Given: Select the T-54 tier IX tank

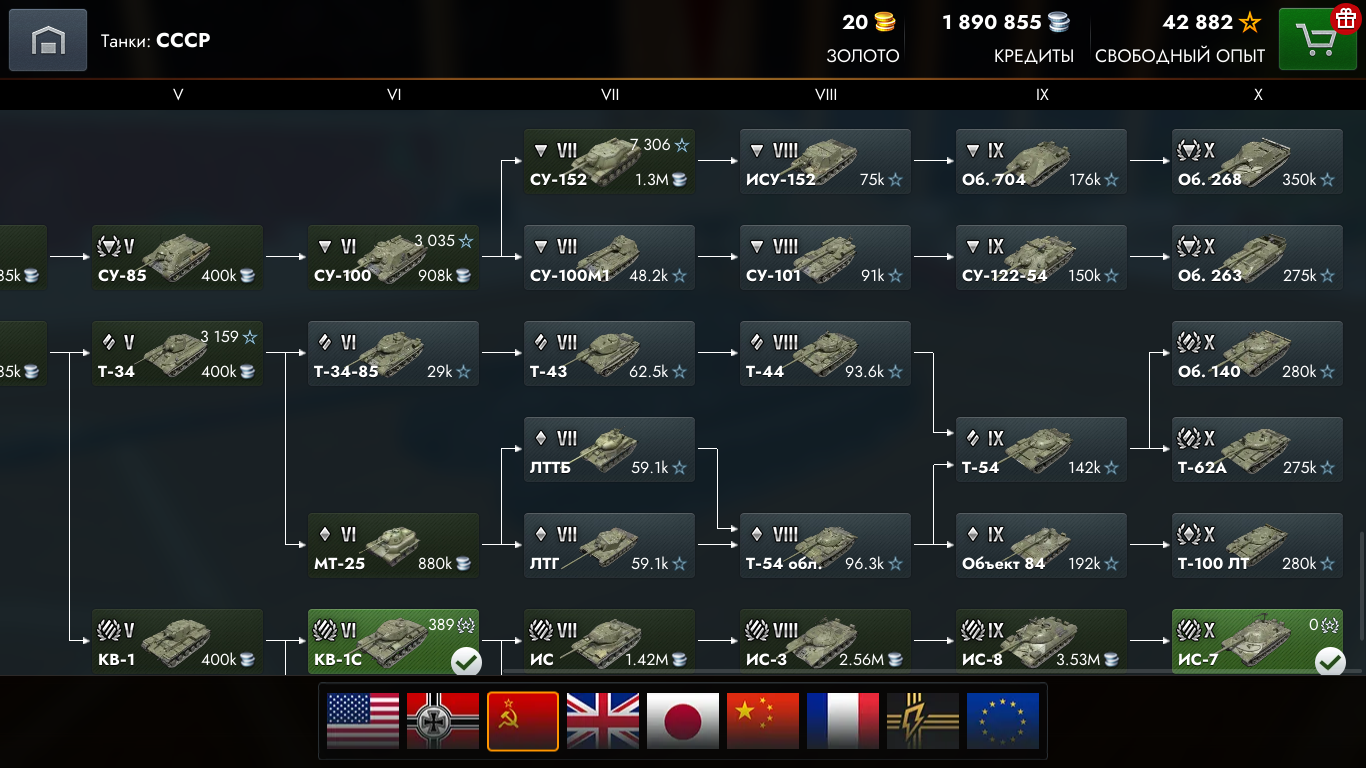Looking at the screenshot, I should pyautogui.click(x=1041, y=450).
